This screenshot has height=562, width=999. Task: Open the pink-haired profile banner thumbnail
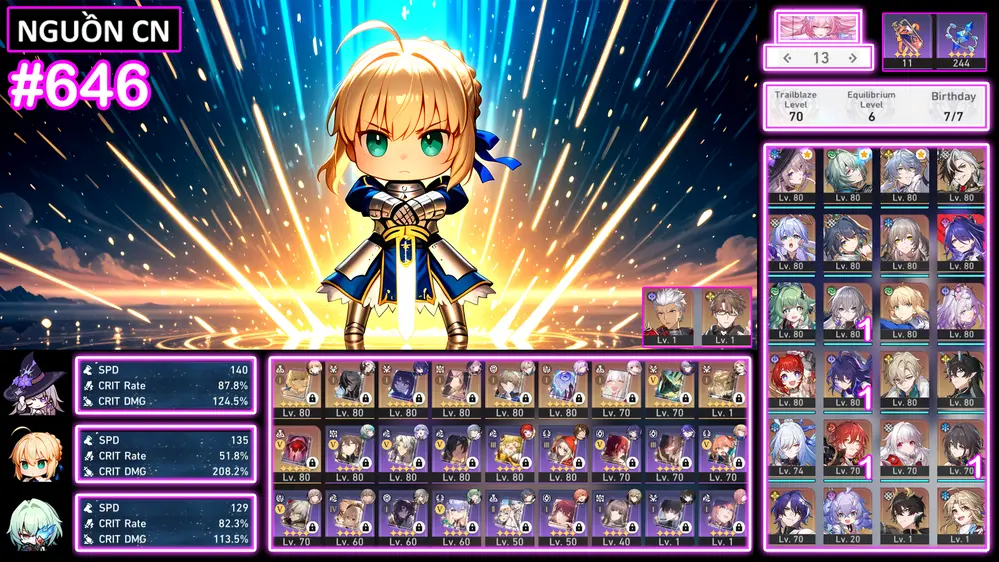pyautogui.click(x=818, y=26)
